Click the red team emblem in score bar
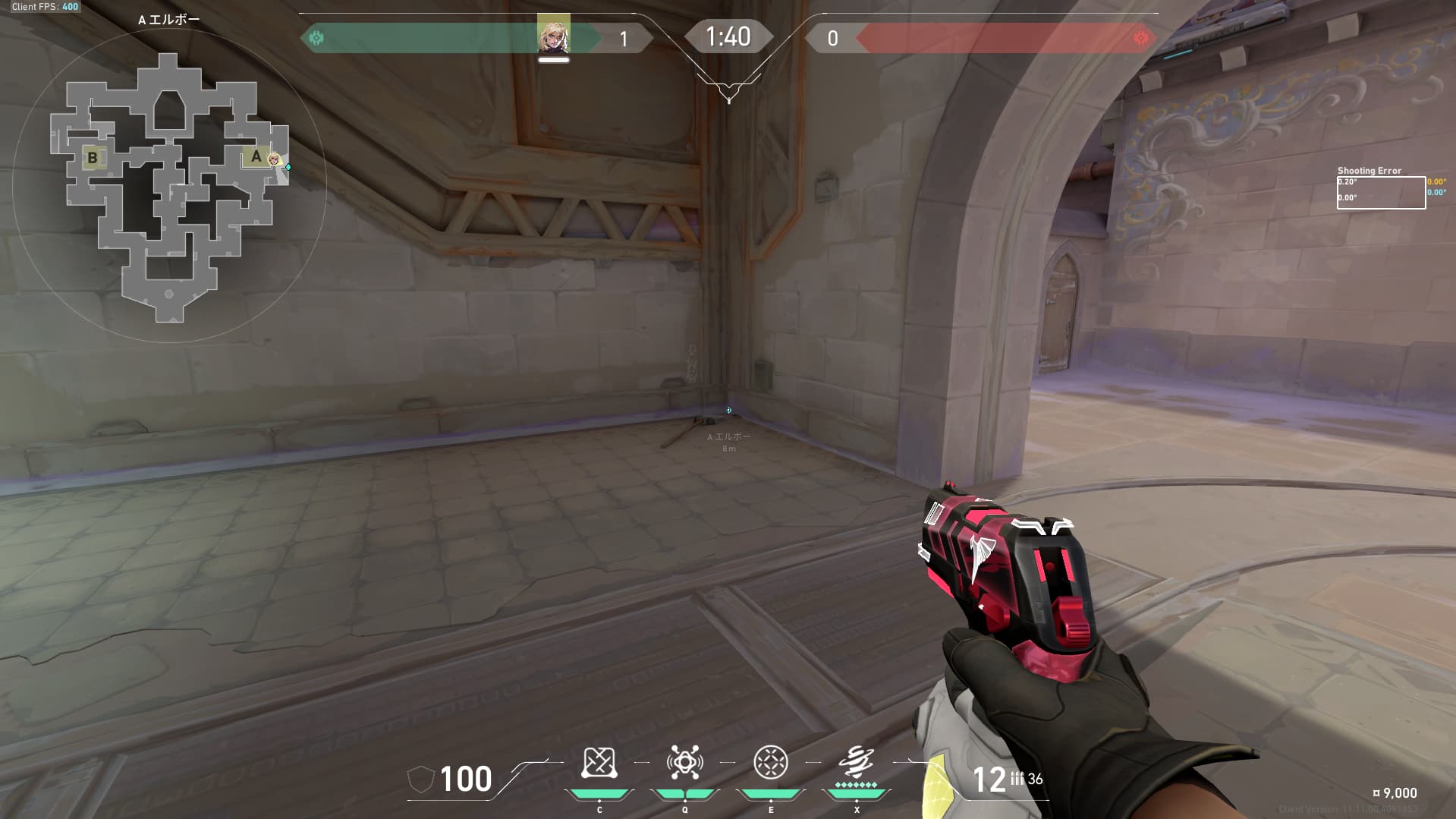Screen dimensions: 1456x819 [x=1140, y=38]
